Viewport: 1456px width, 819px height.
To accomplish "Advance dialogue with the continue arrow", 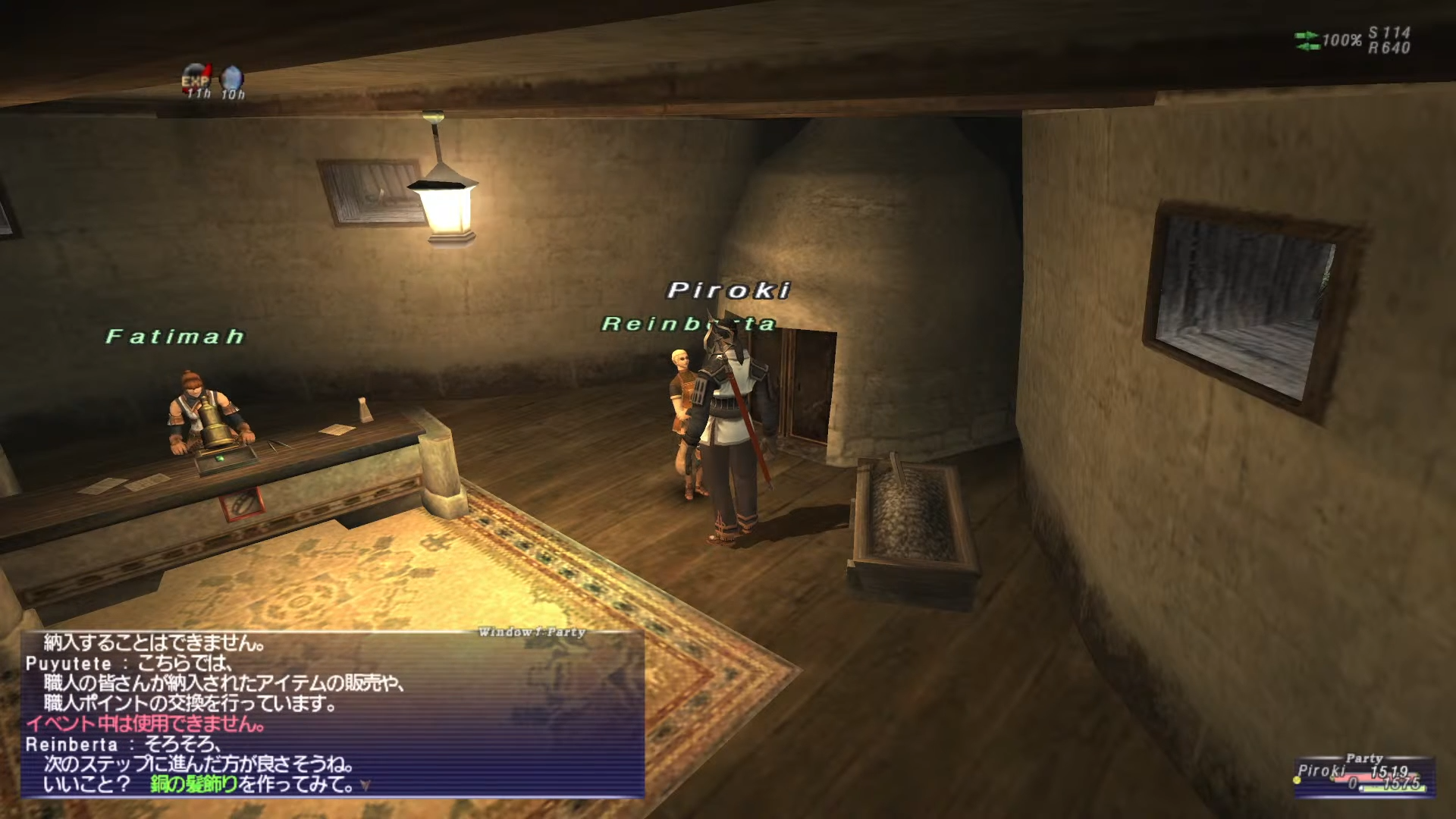I will click(x=366, y=786).
